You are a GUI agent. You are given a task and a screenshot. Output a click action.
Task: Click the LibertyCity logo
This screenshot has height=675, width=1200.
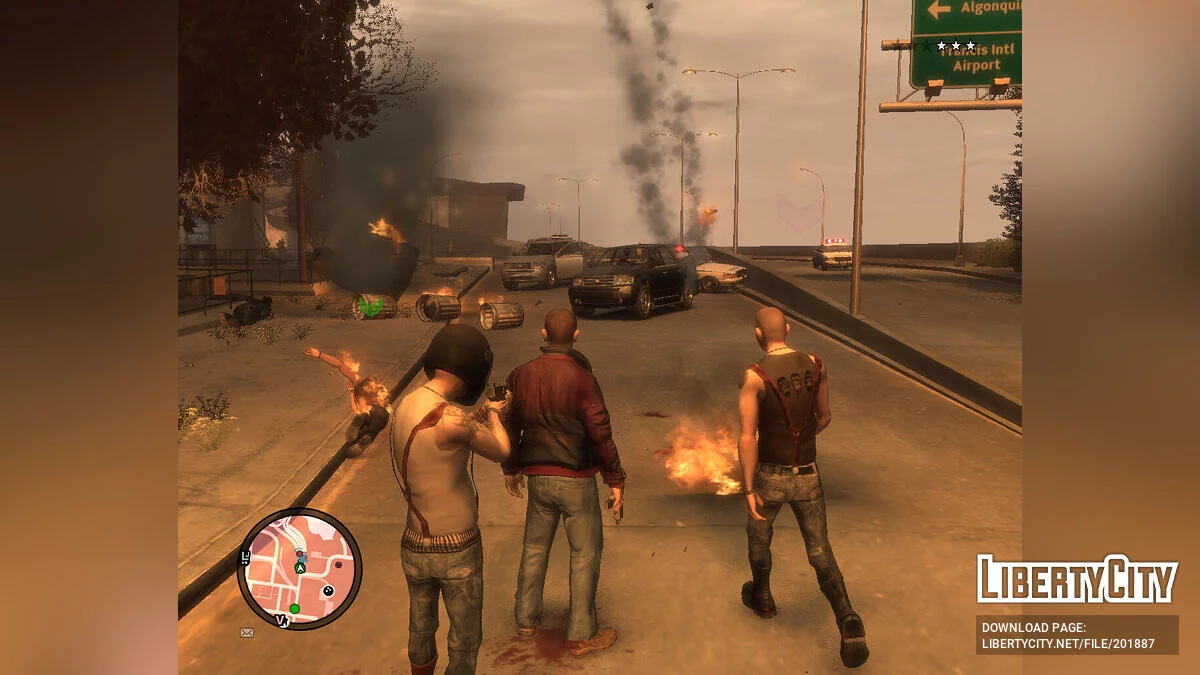1077,579
